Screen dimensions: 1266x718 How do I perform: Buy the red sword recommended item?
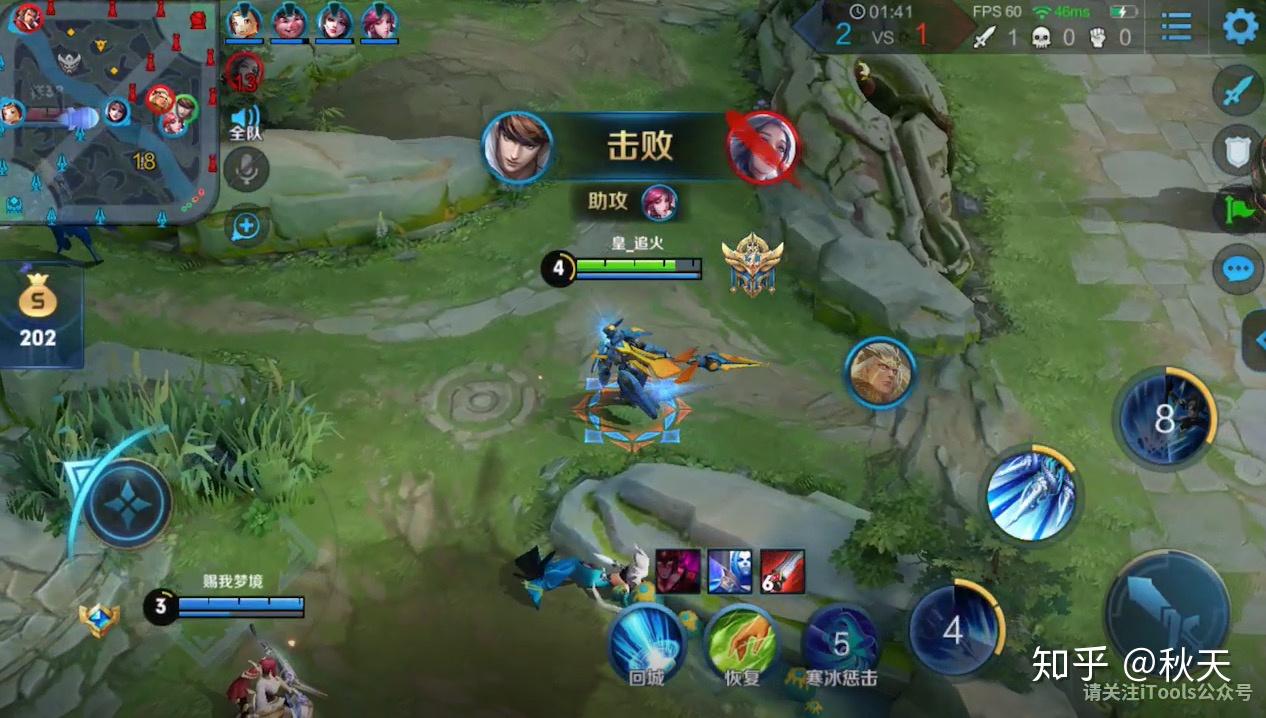coord(782,571)
